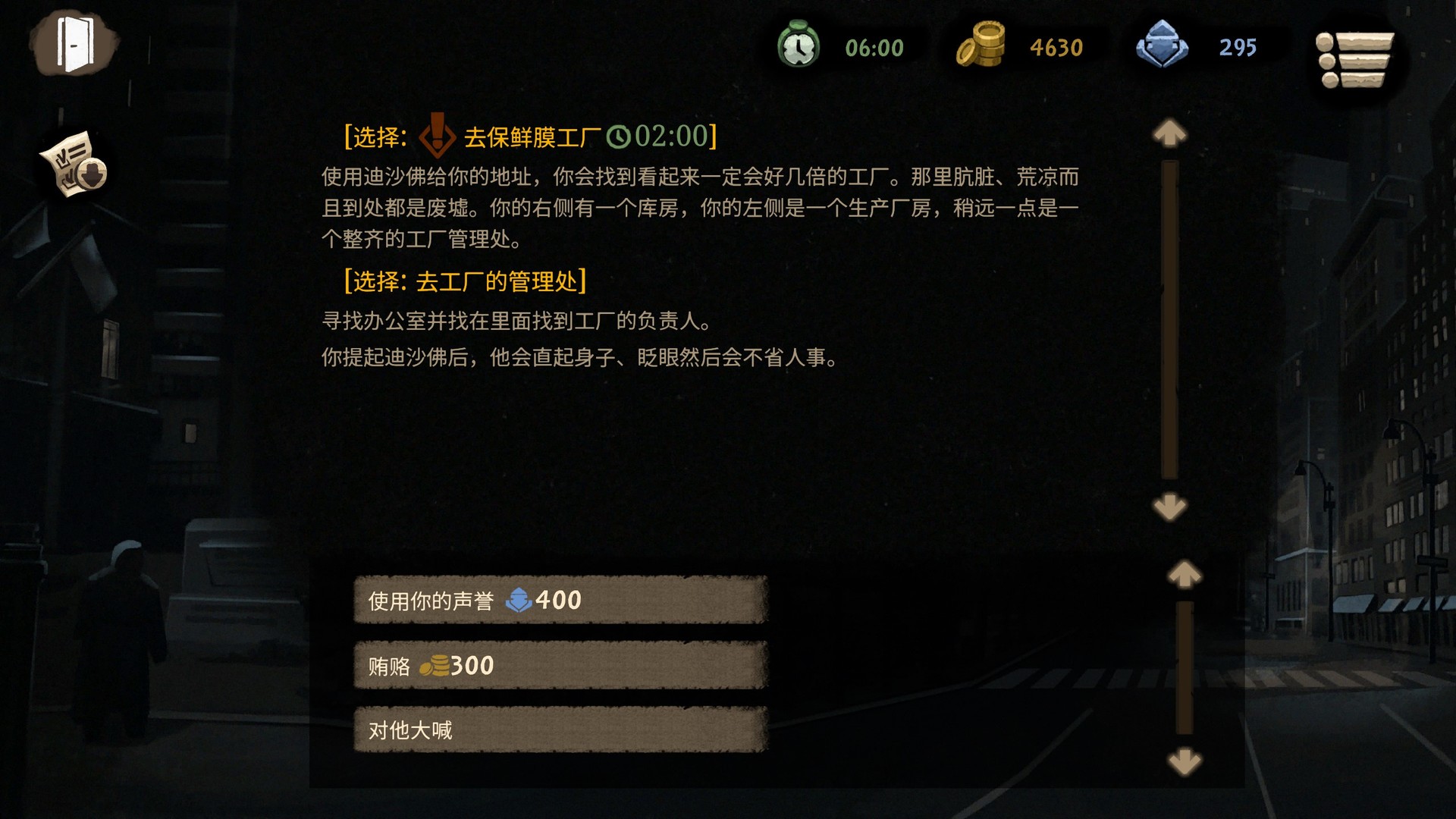Click the 去保鲜膜工厂 heading text
Image resolution: width=1456 pixels, height=819 pixels.
coord(535,136)
